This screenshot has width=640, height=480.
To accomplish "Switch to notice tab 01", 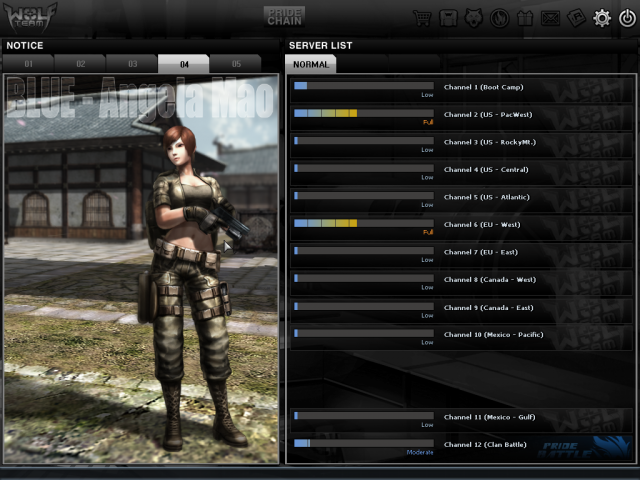I will tap(31, 64).
